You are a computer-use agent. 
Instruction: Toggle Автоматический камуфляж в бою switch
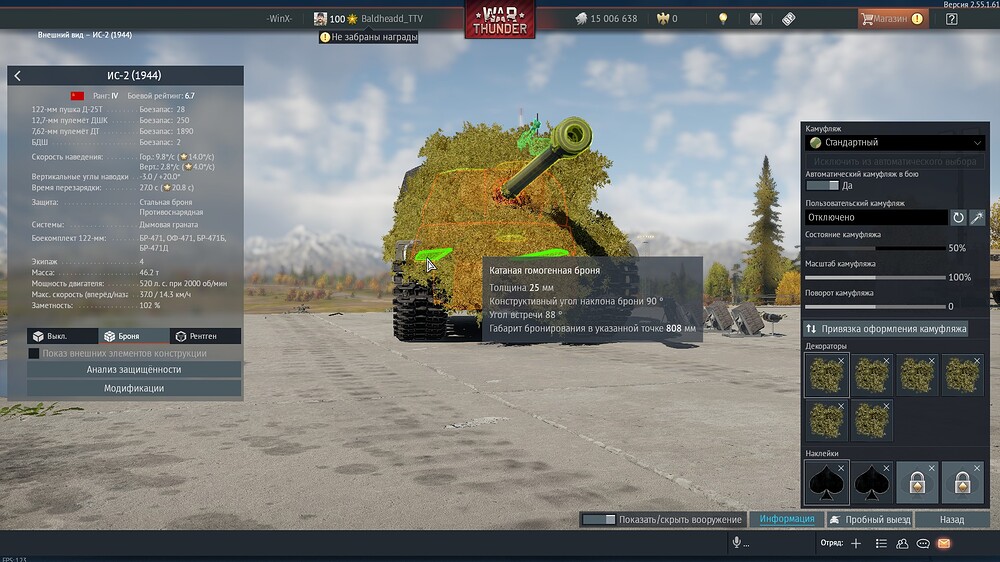pyautogui.click(x=822, y=185)
